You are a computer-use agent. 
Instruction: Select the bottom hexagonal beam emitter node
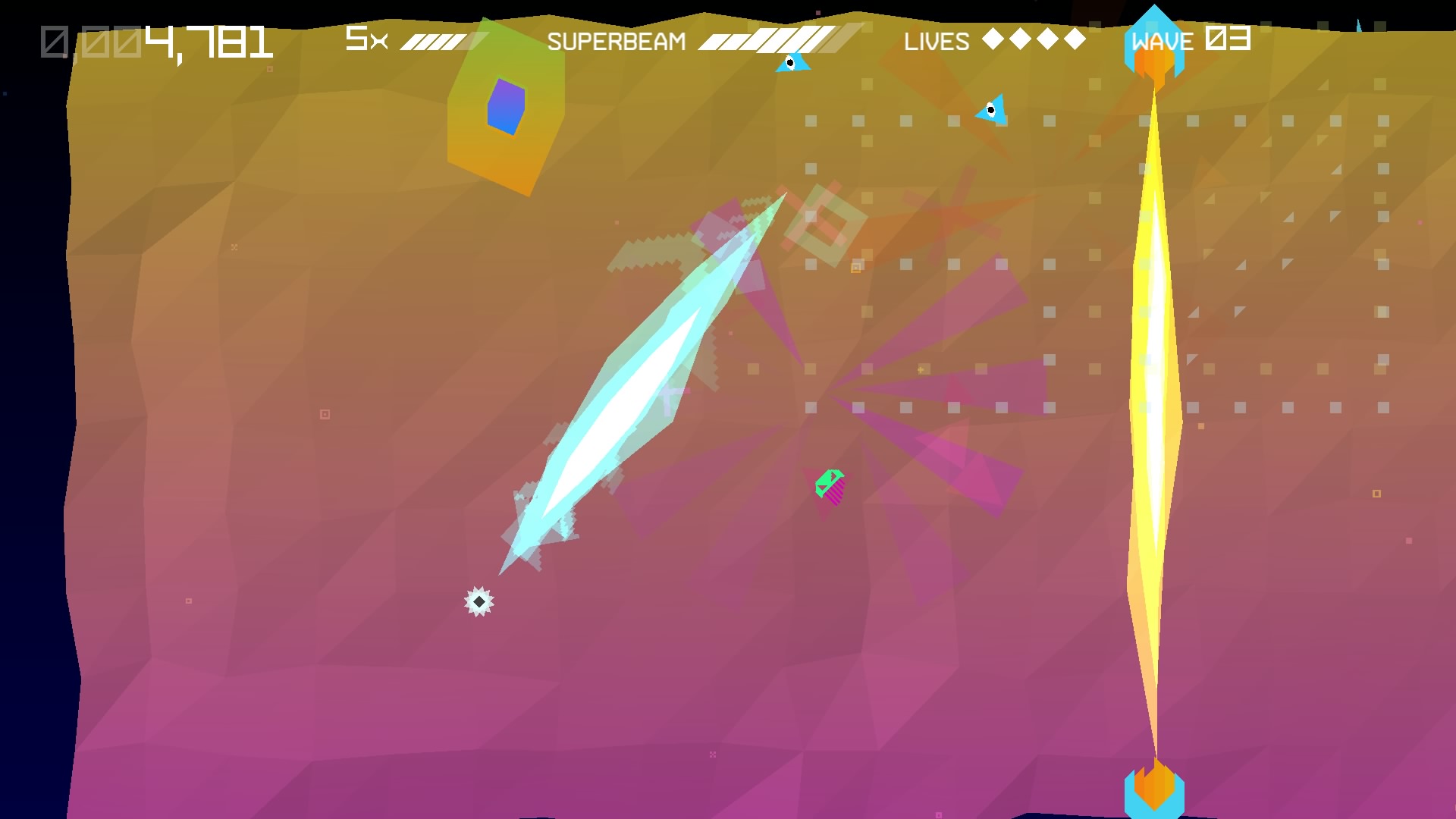pos(1156,791)
